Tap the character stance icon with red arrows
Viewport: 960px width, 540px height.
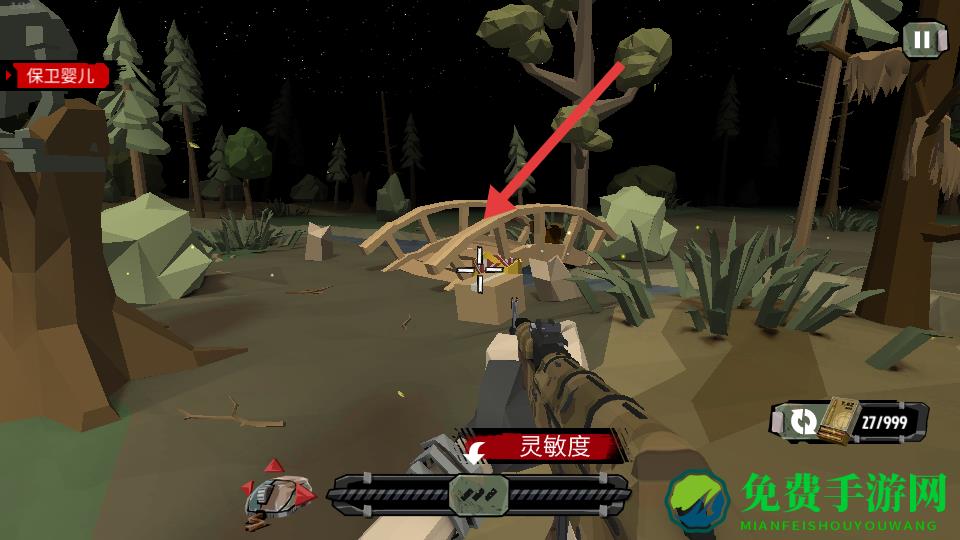click(x=278, y=492)
